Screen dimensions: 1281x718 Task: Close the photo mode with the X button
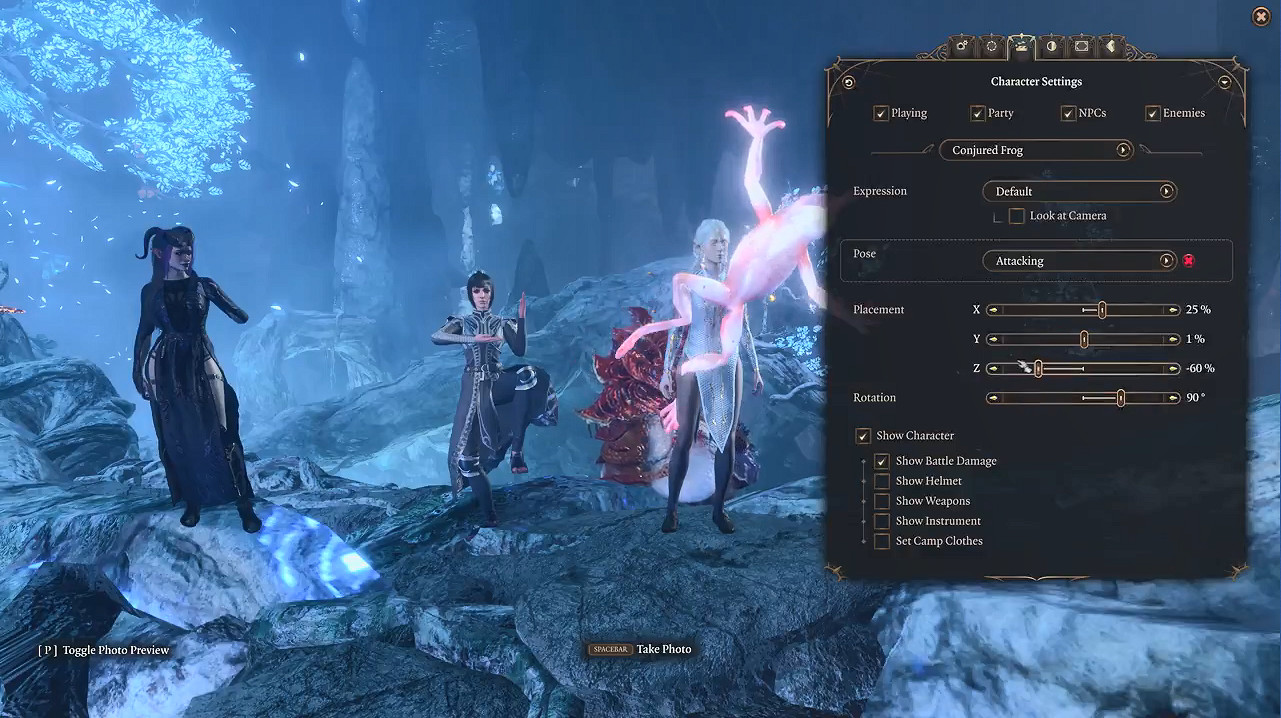1261,16
